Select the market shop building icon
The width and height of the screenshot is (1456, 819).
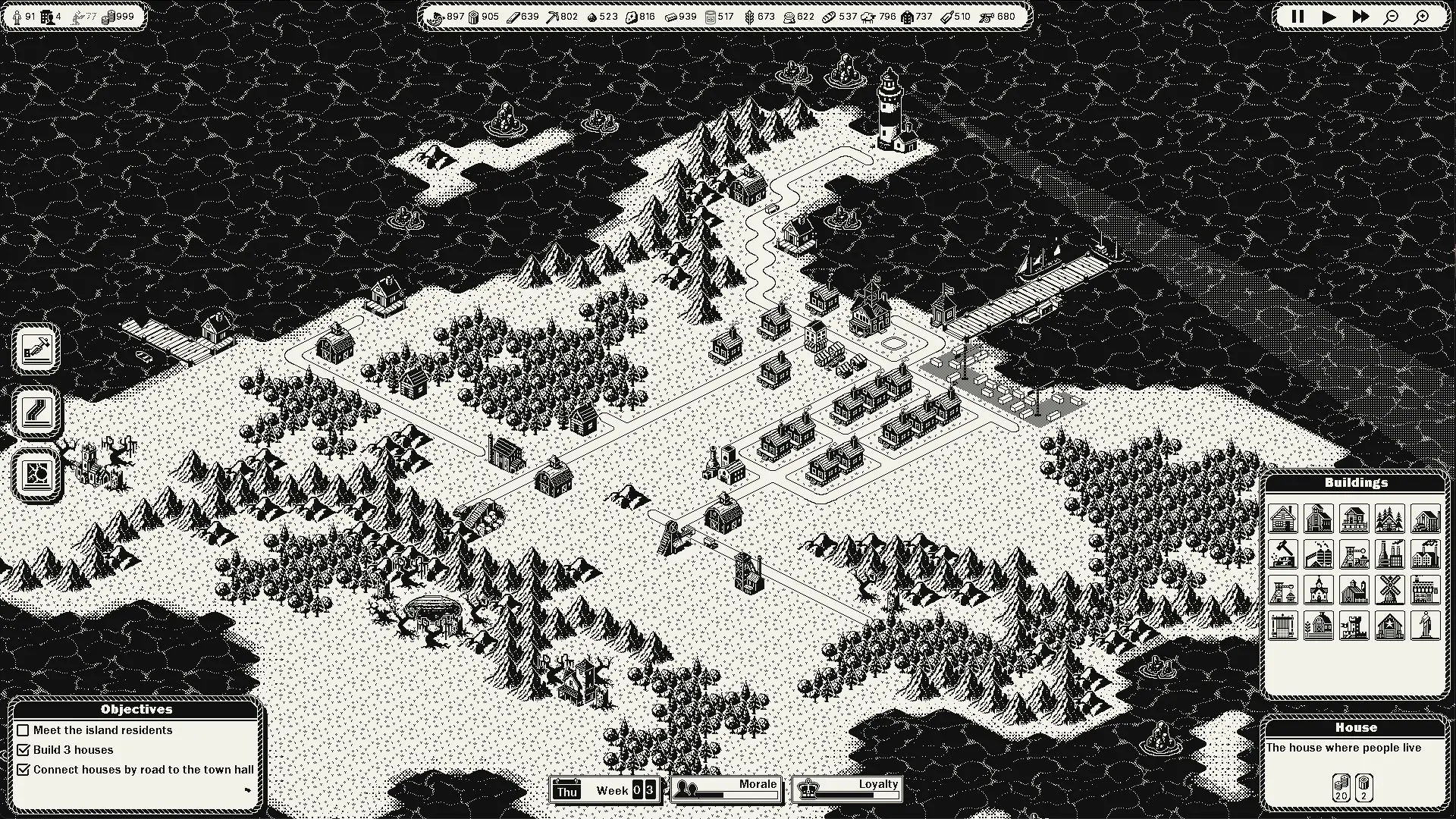coord(1426,590)
